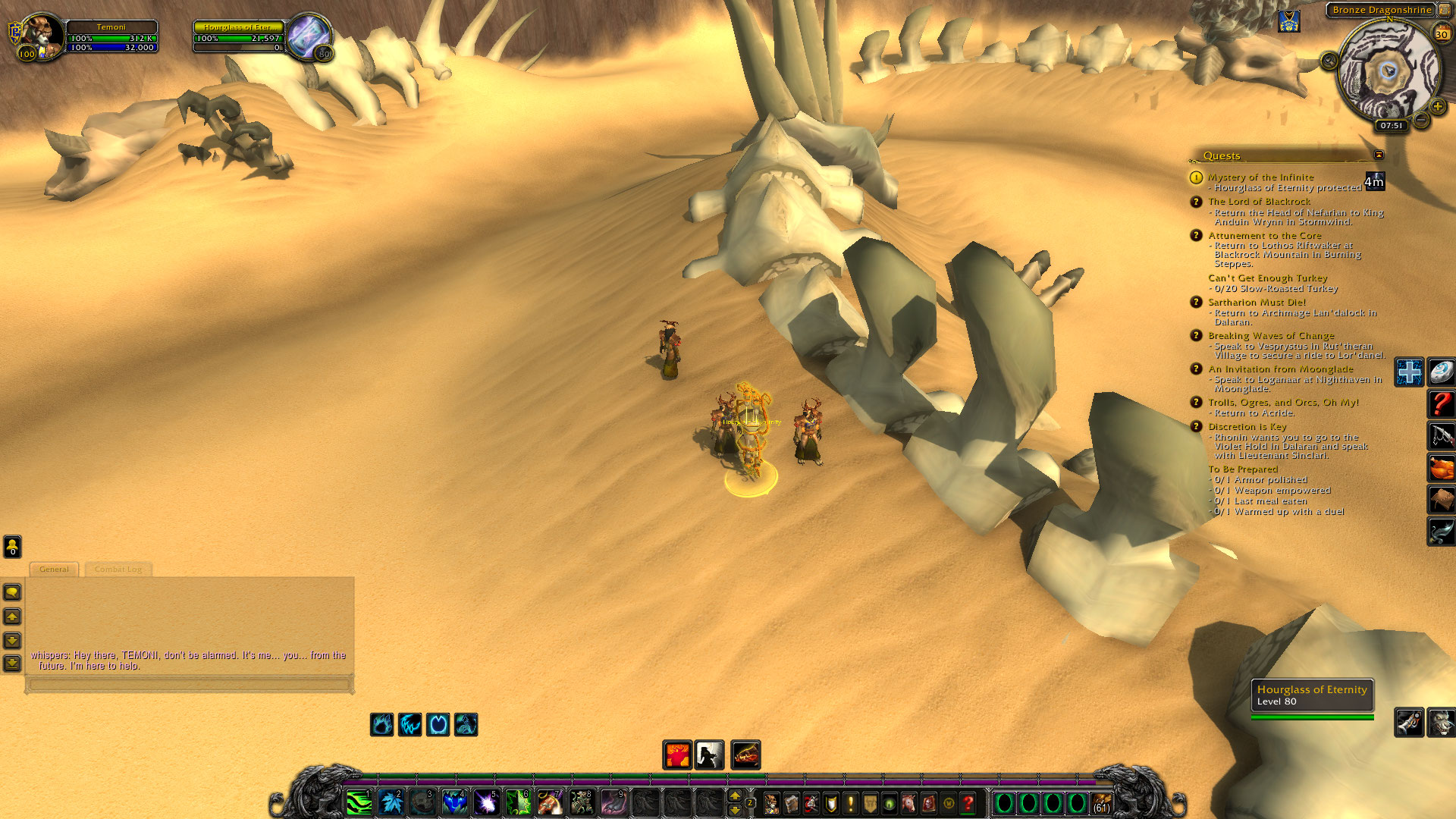This screenshot has height=819, width=1456.
Task: Open the chat speech bubble menu
Action: point(12,592)
